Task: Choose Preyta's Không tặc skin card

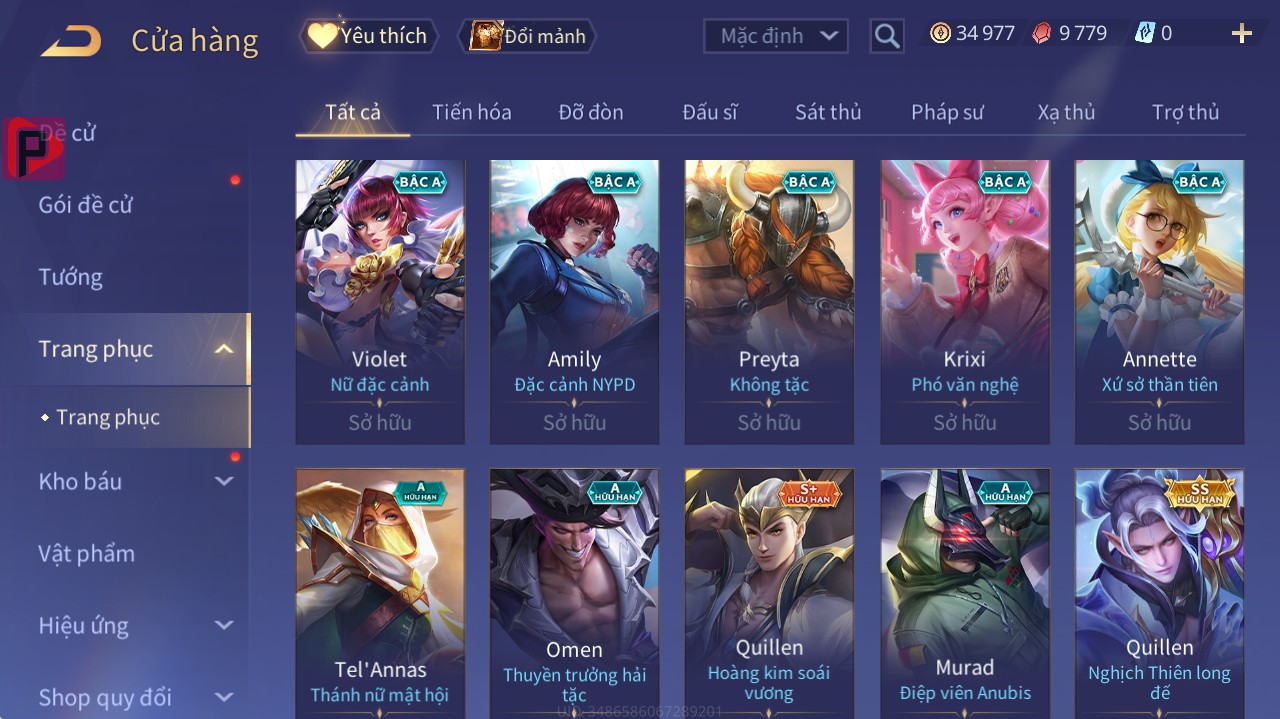Action: [x=769, y=300]
